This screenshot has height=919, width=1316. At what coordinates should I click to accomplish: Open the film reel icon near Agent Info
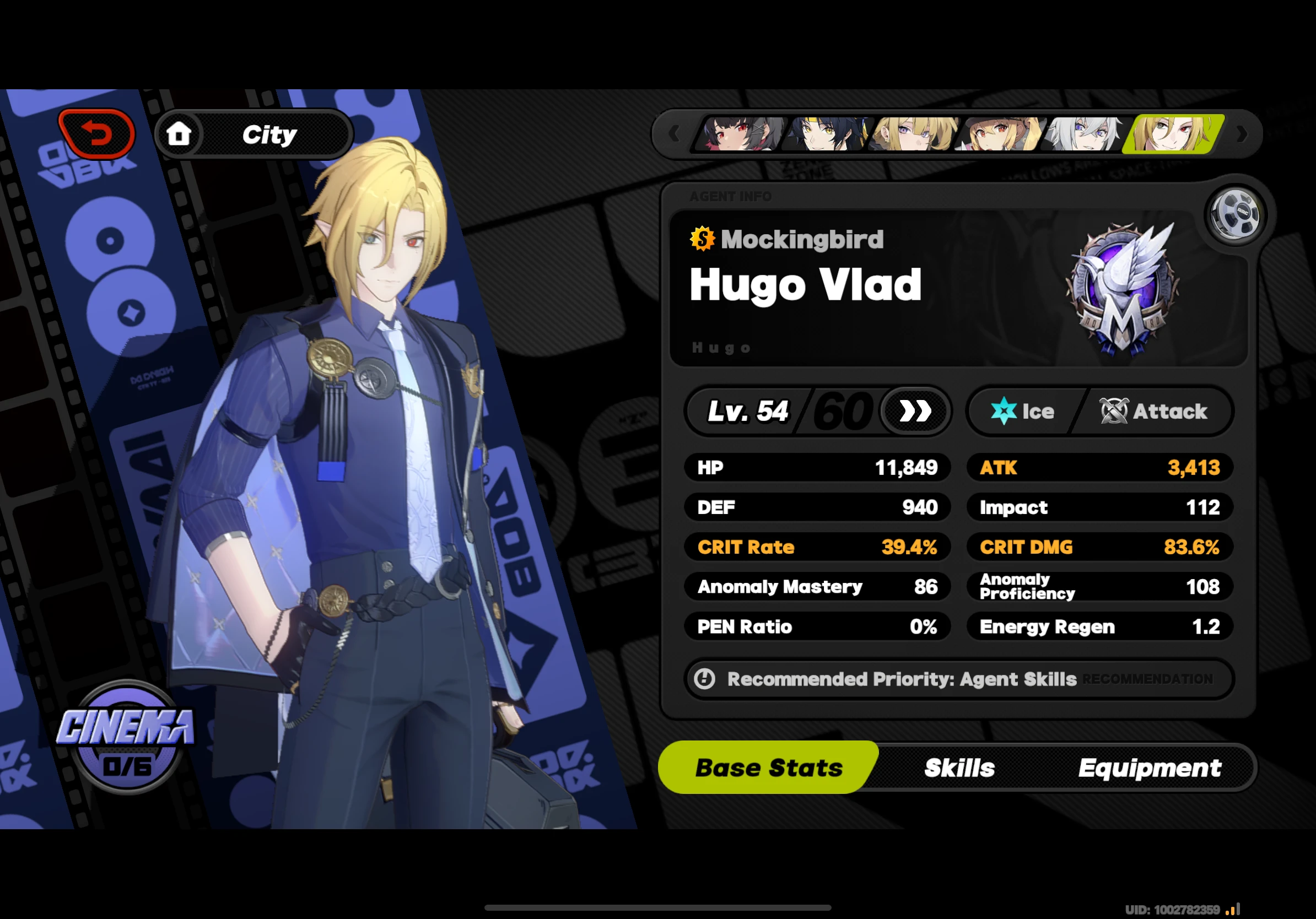point(1234,213)
